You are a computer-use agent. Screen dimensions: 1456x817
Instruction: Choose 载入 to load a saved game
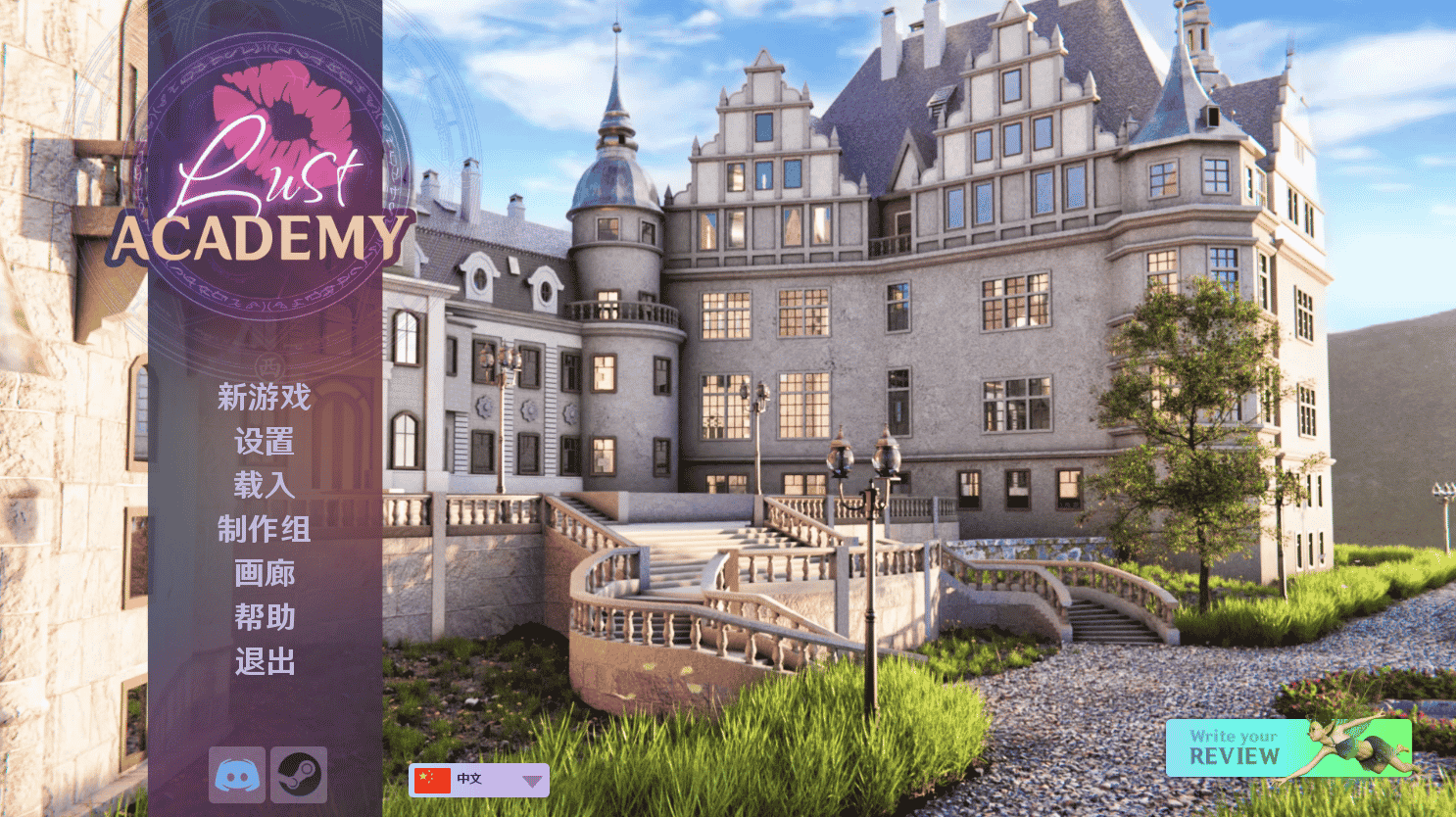[265, 487]
